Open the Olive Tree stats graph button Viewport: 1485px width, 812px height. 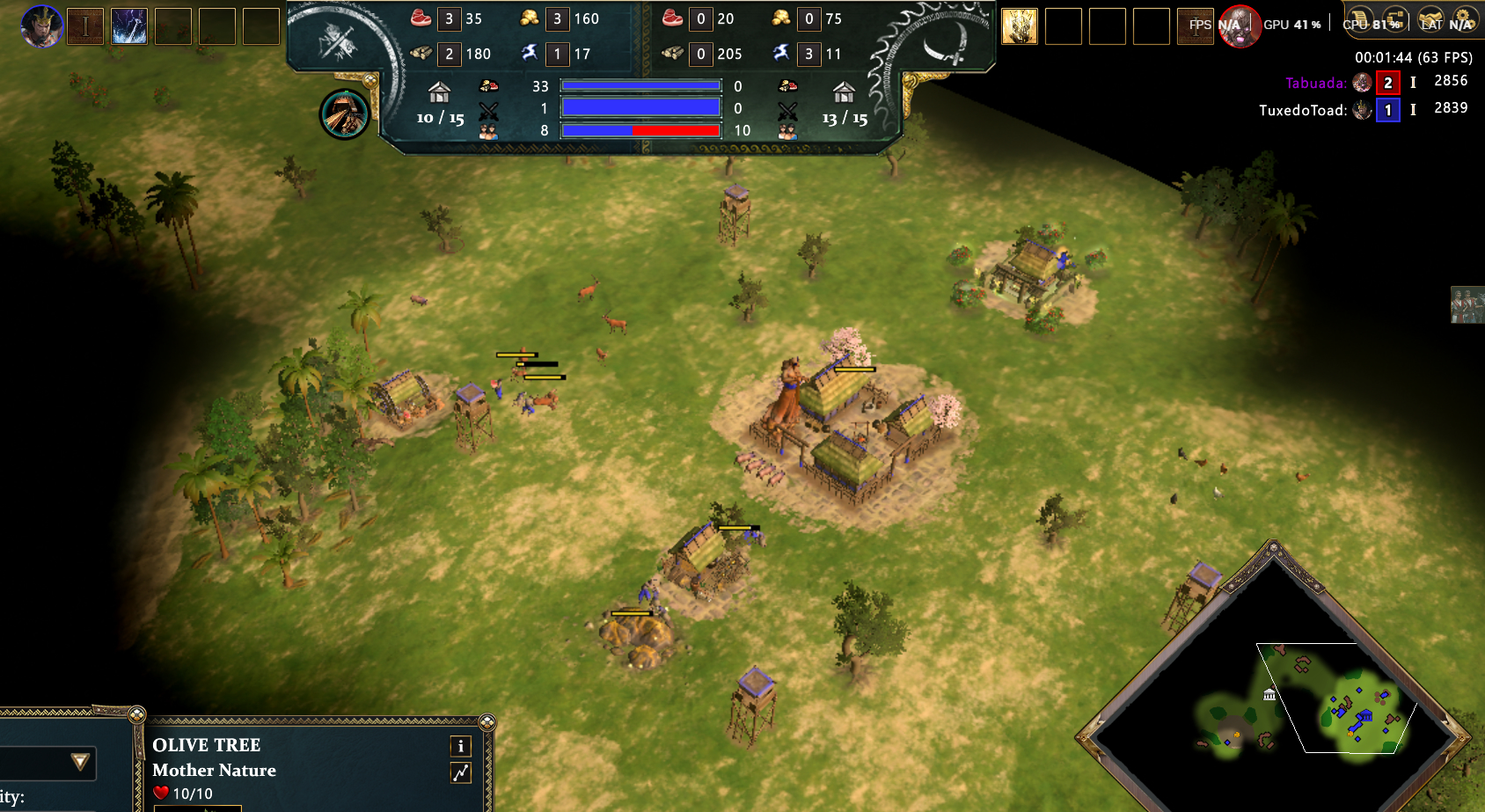(x=461, y=772)
